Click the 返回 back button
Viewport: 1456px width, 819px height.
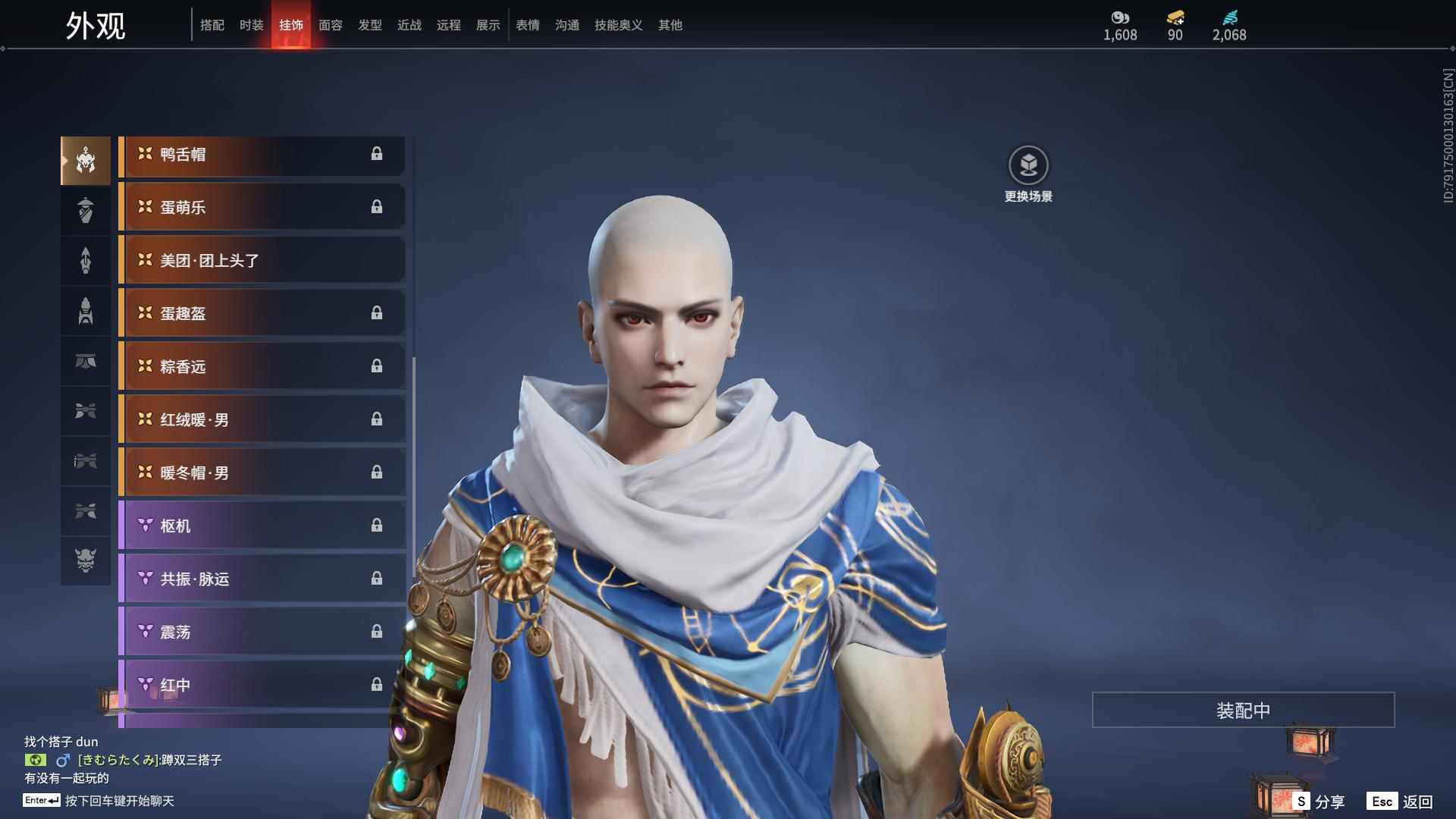point(1417,802)
